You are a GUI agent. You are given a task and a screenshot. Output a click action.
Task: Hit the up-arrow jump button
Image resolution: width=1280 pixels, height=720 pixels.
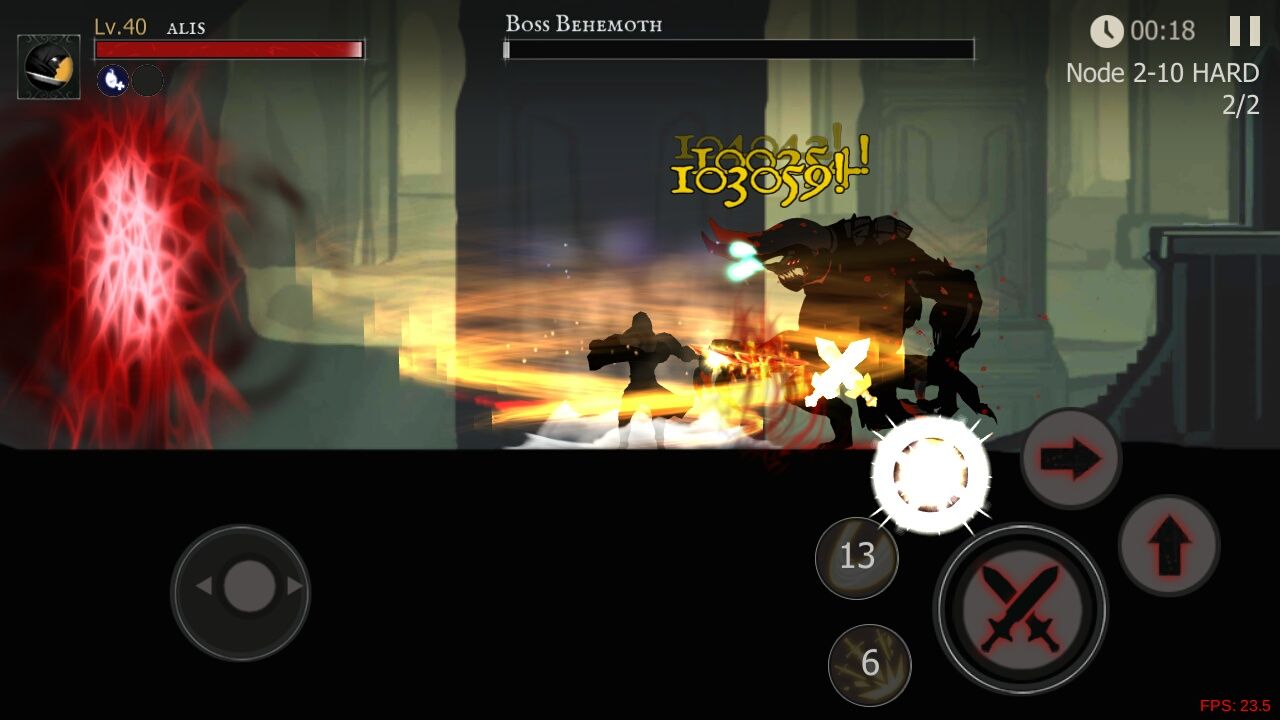pos(1168,546)
